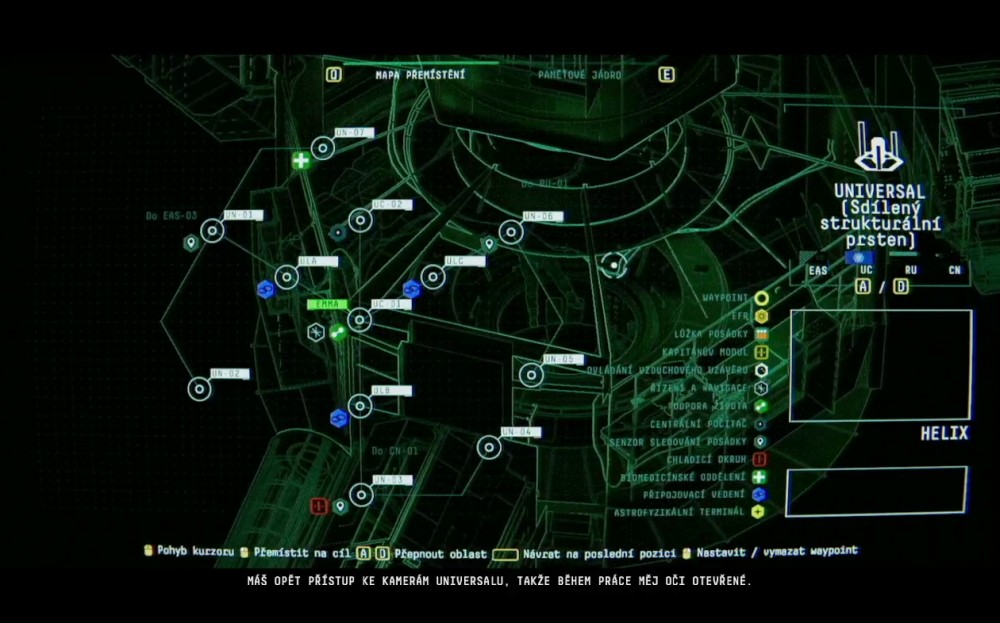
Task: Select the ULA node
Action: click(x=287, y=277)
